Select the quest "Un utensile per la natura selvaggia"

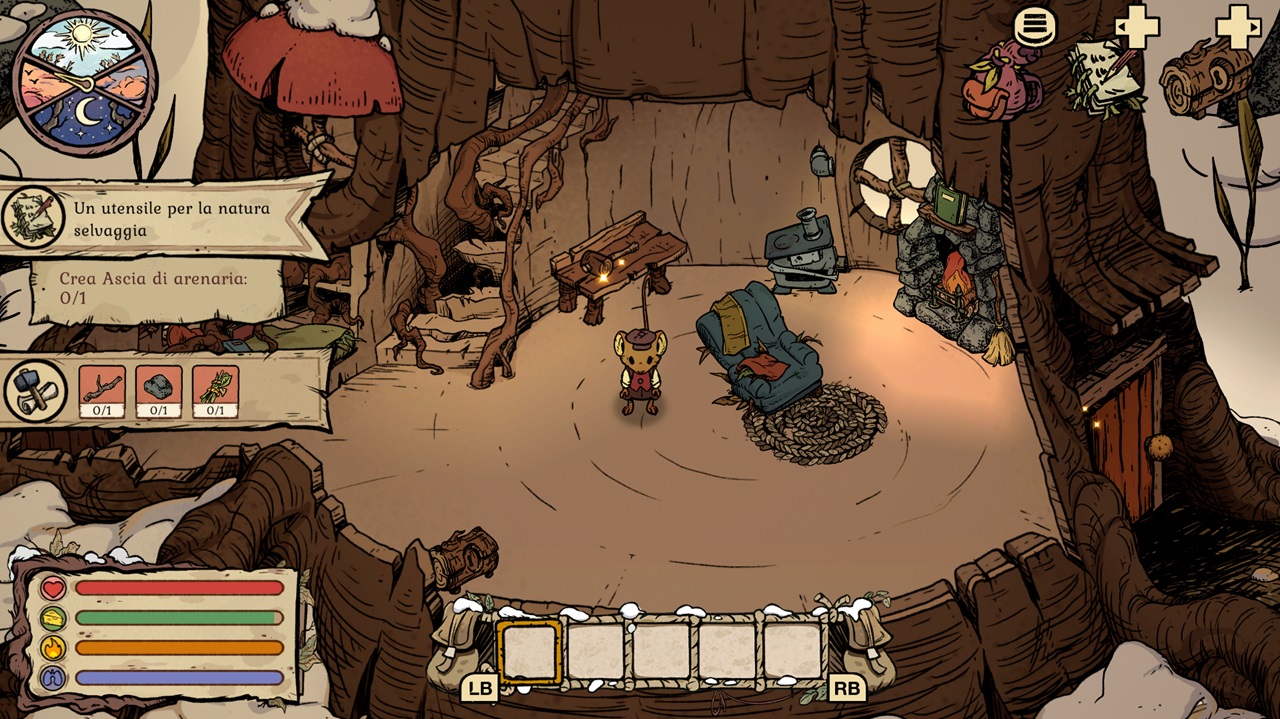click(x=170, y=219)
